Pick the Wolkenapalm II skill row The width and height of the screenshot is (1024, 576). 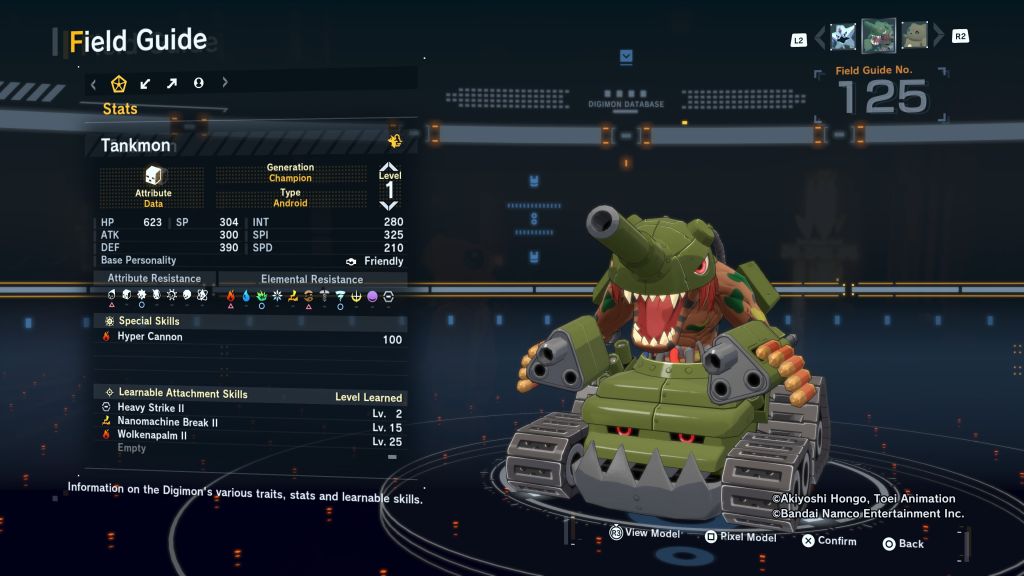[x=251, y=436]
